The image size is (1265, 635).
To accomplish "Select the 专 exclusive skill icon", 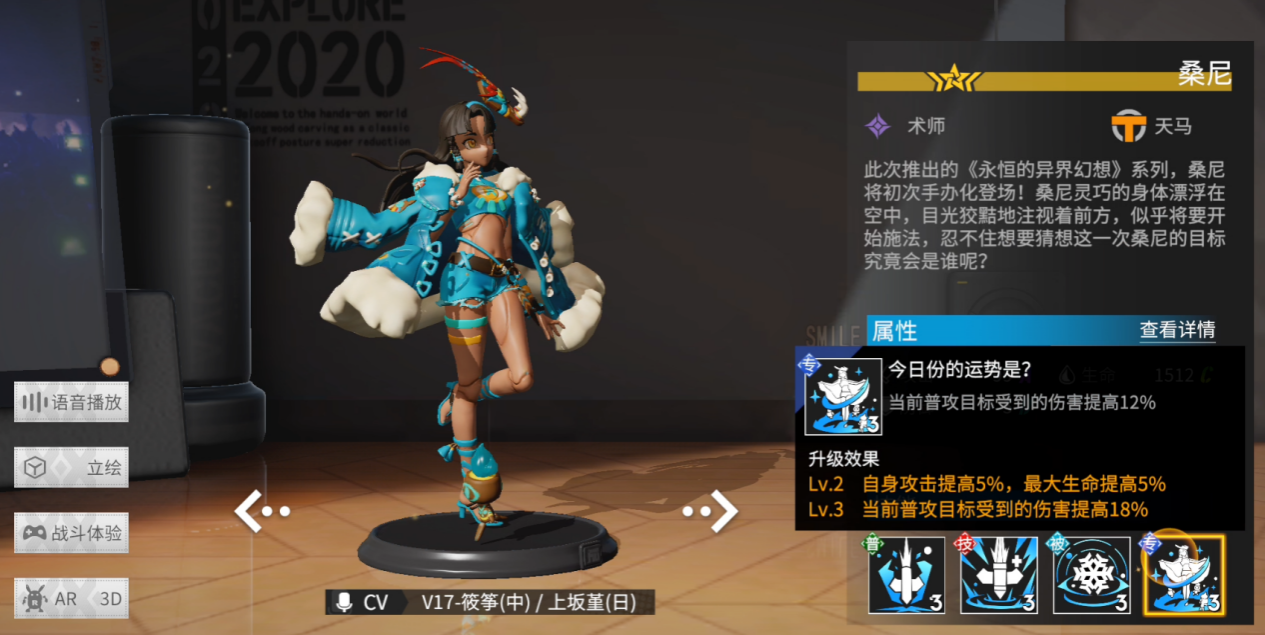I will click(1183, 575).
